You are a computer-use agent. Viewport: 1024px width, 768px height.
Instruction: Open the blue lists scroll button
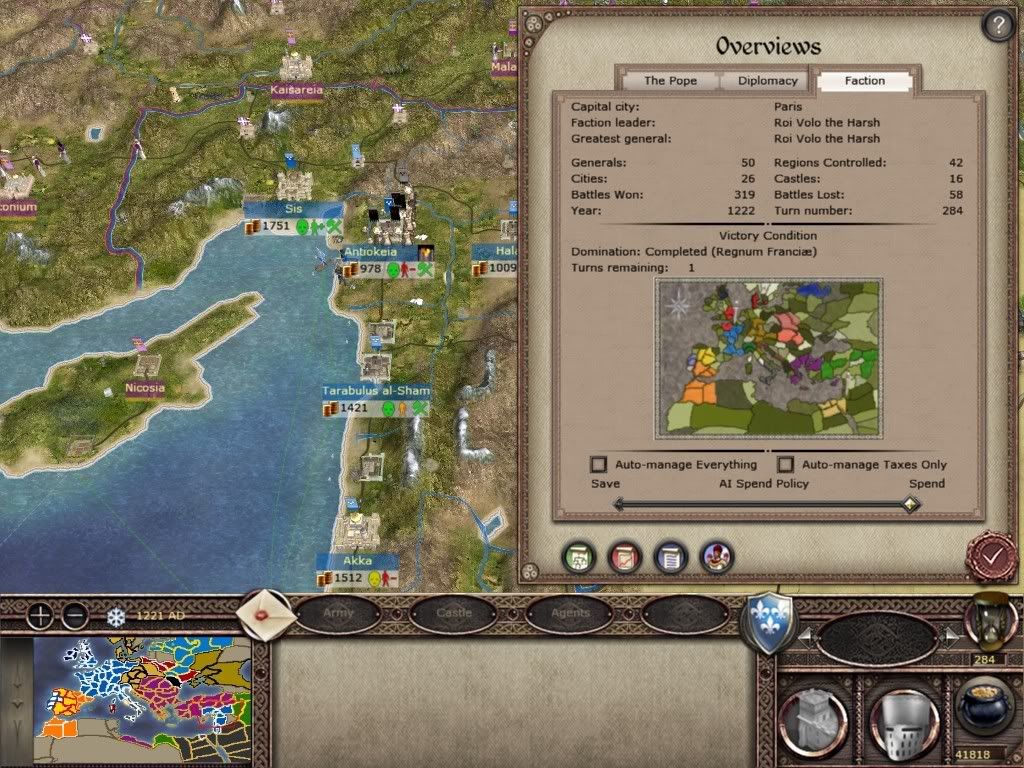tap(670, 557)
